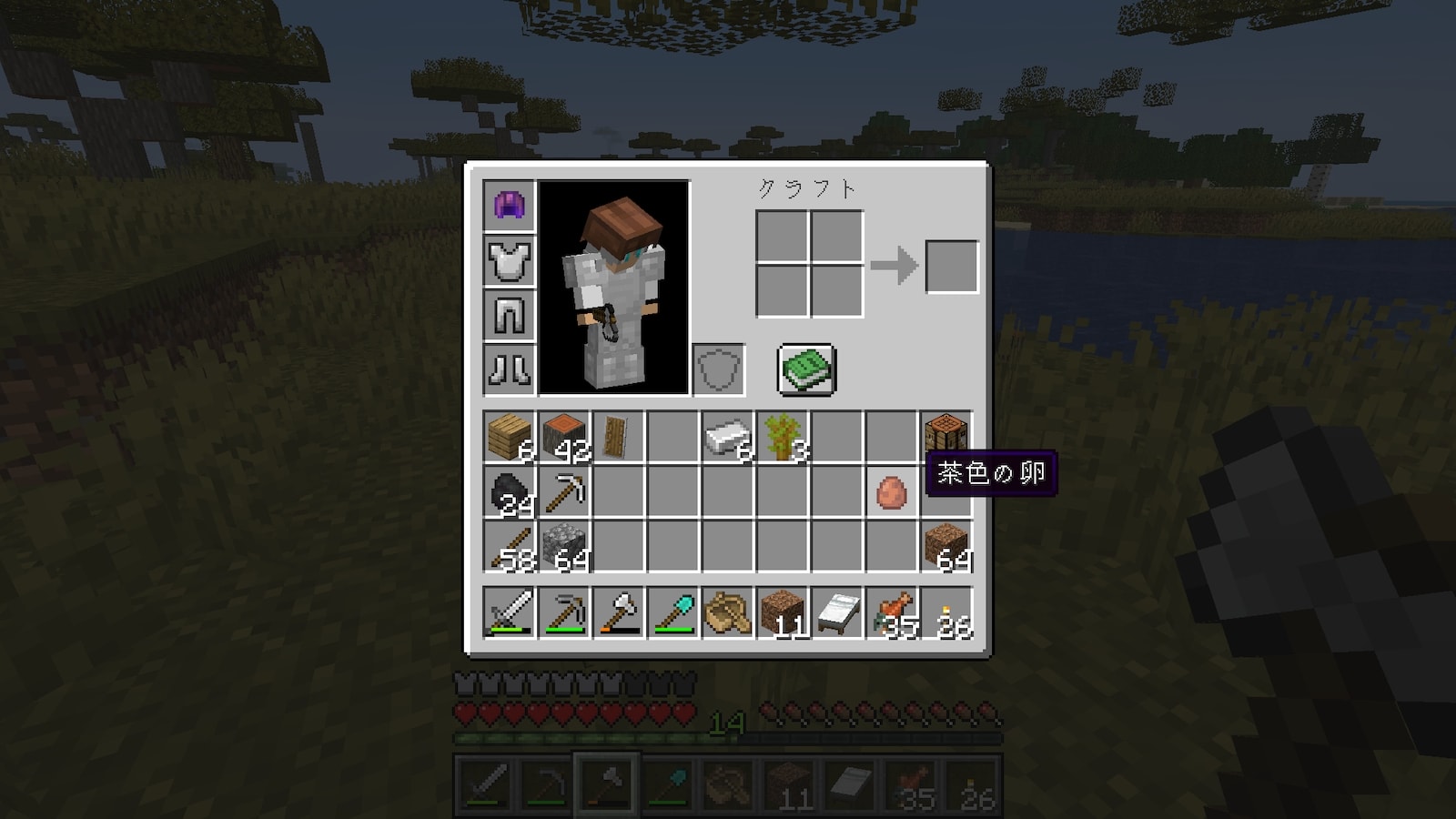Select the stack of 58 sticks
Viewport: 1456px width, 819px height.
point(510,547)
